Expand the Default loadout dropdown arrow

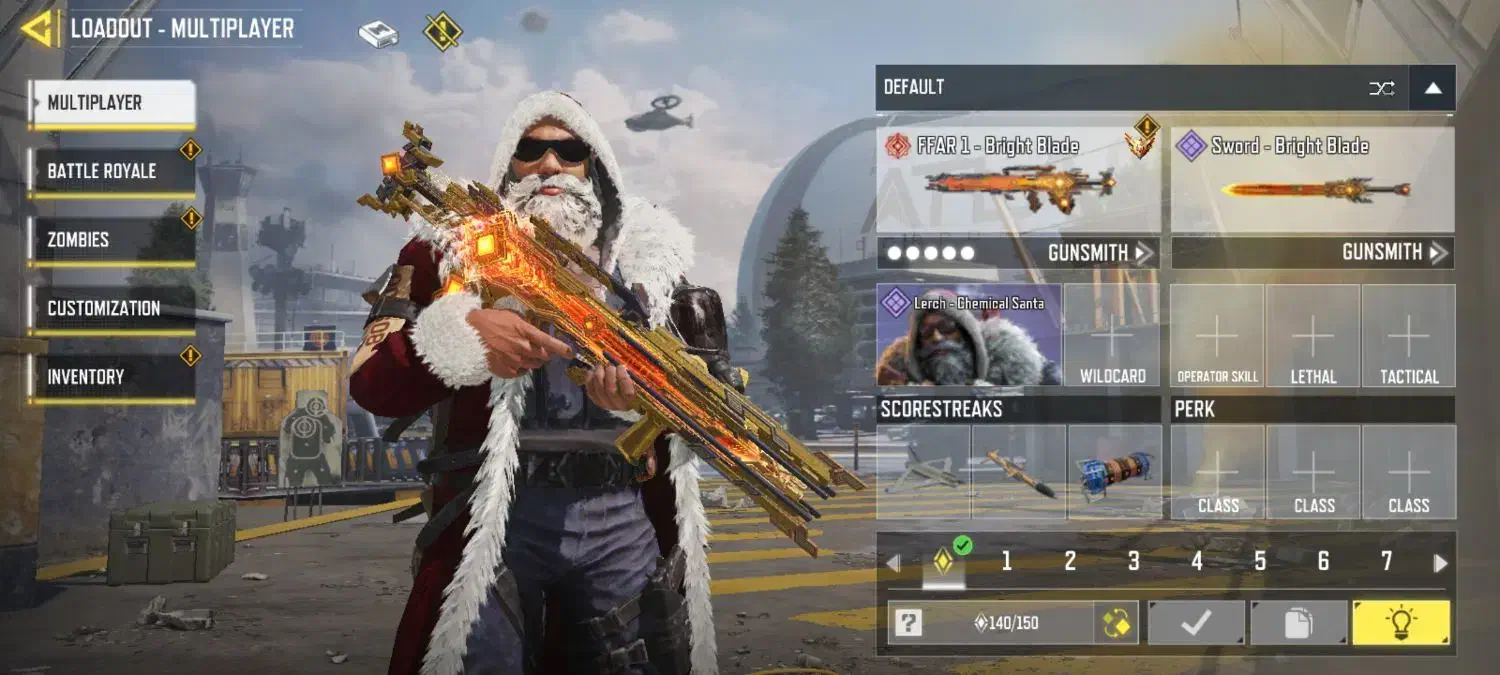1432,88
